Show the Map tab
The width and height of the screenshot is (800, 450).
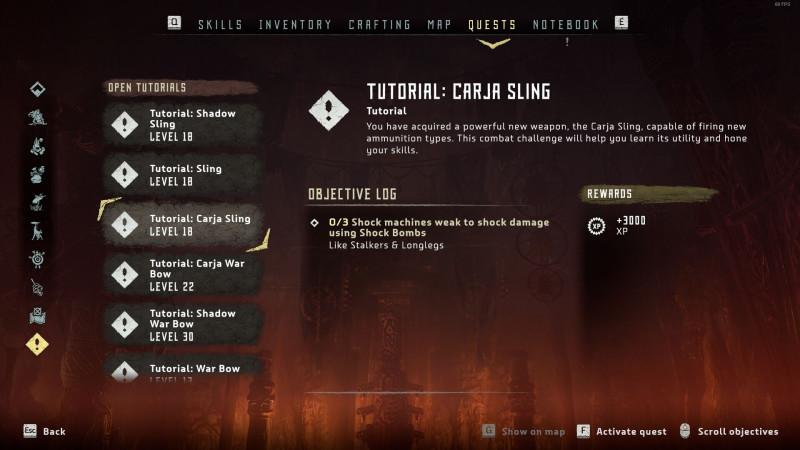[x=439, y=24]
